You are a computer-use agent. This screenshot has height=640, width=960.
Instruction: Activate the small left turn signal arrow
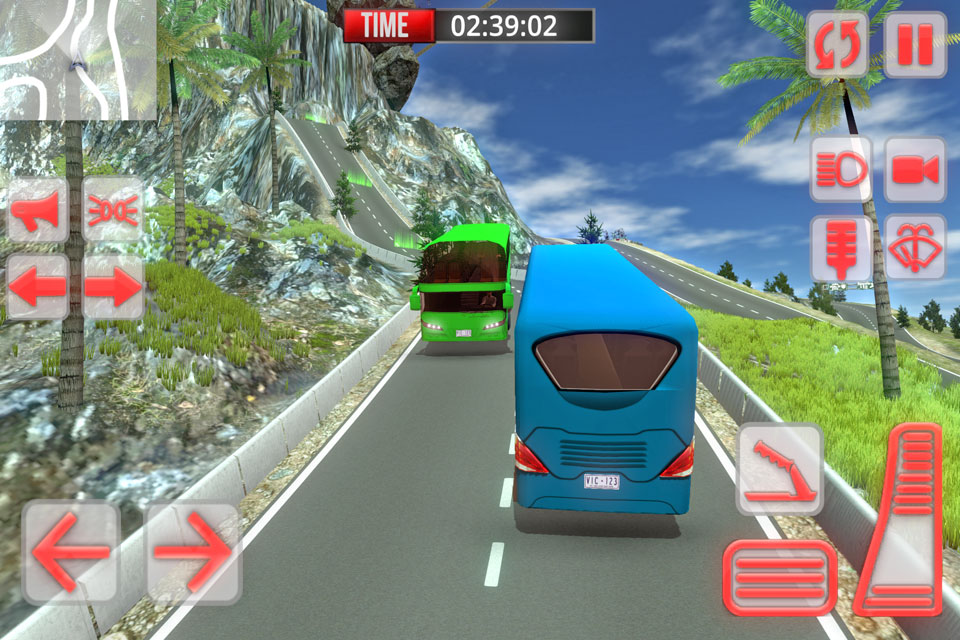coord(38,287)
